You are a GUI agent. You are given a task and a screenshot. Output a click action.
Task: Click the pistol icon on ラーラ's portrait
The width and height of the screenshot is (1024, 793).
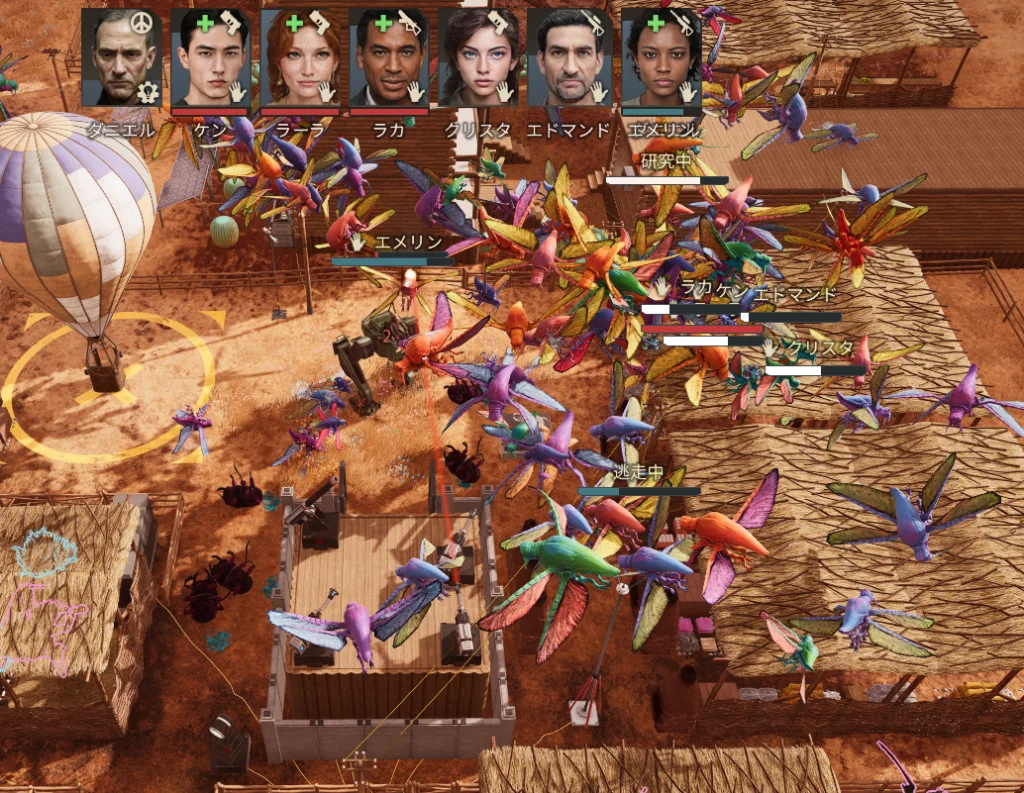[x=321, y=23]
